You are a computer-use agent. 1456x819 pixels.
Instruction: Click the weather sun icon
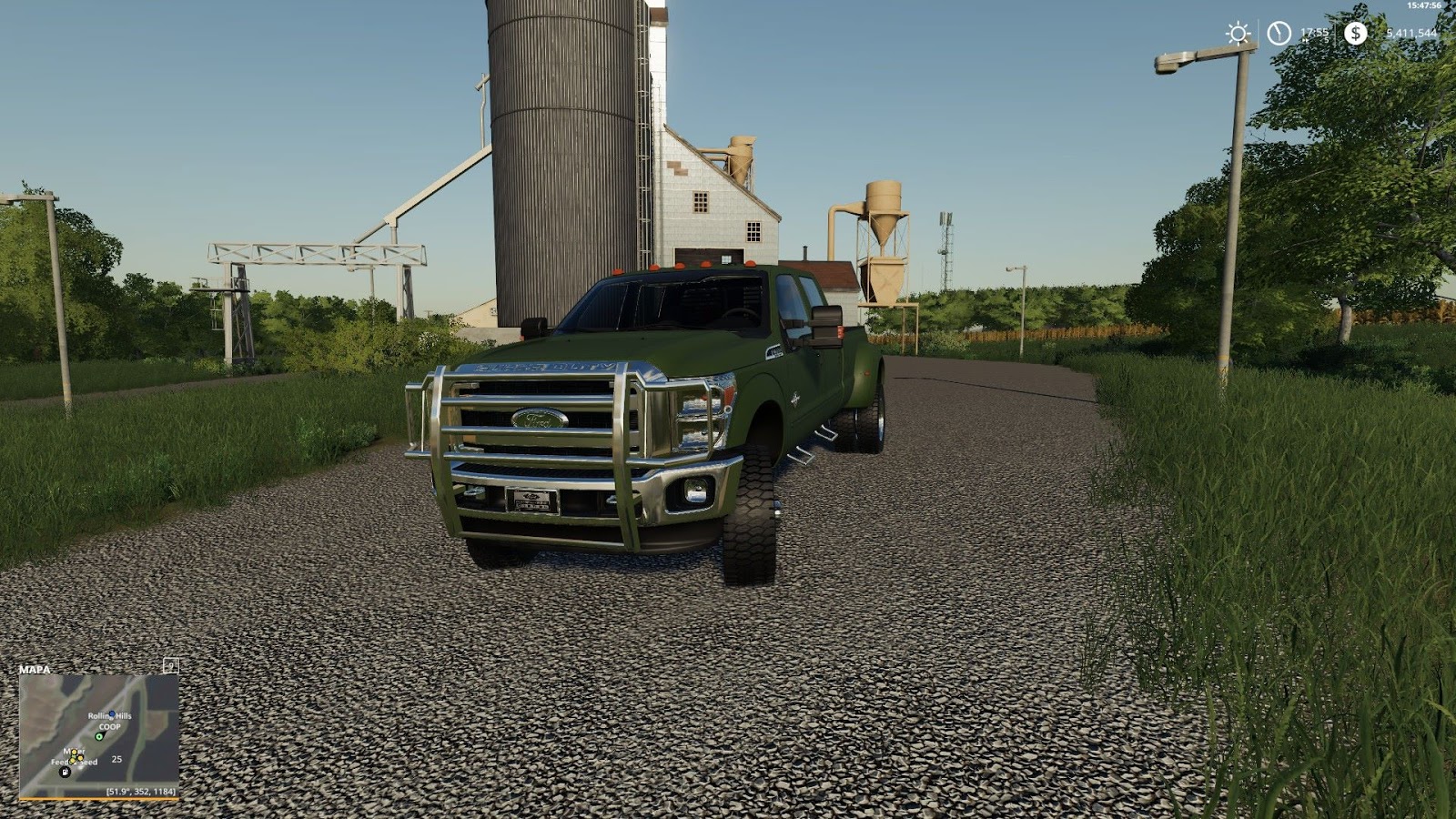tap(1239, 33)
